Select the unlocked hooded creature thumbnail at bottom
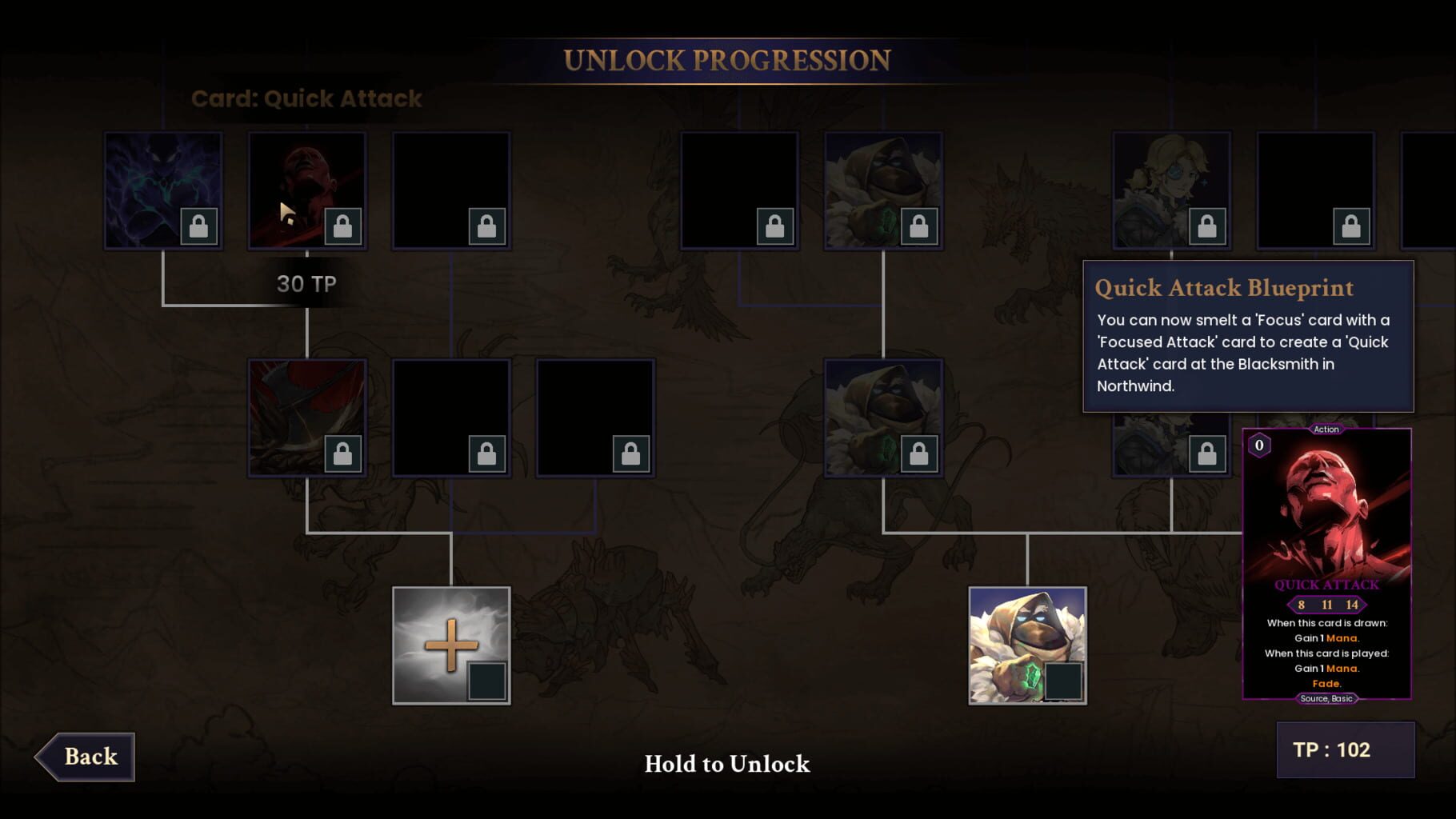Image resolution: width=1456 pixels, height=819 pixels. (x=1028, y=648)
